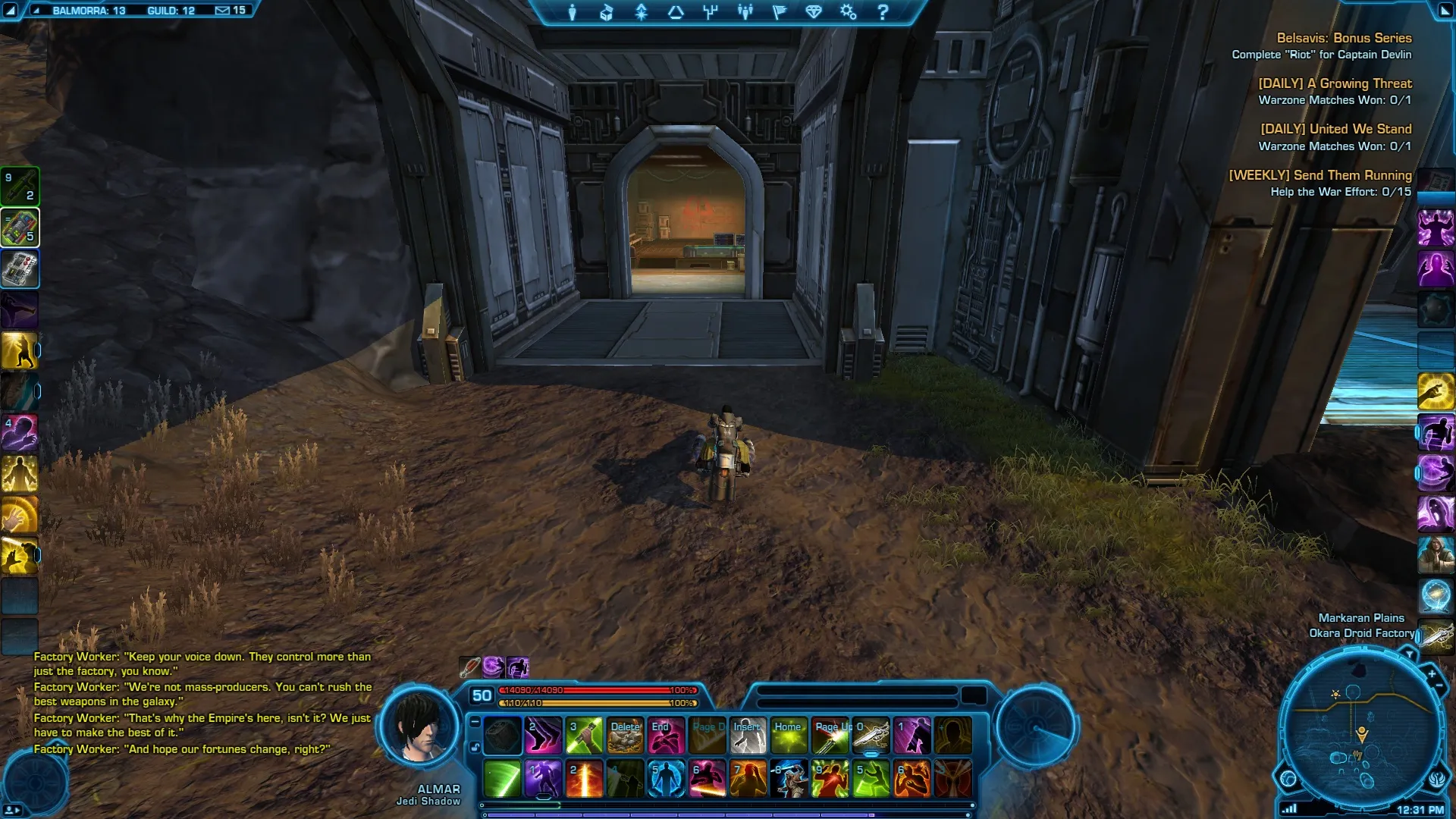Activate the blue shielded figure ability
The image size is (1456, 819).
667,779
